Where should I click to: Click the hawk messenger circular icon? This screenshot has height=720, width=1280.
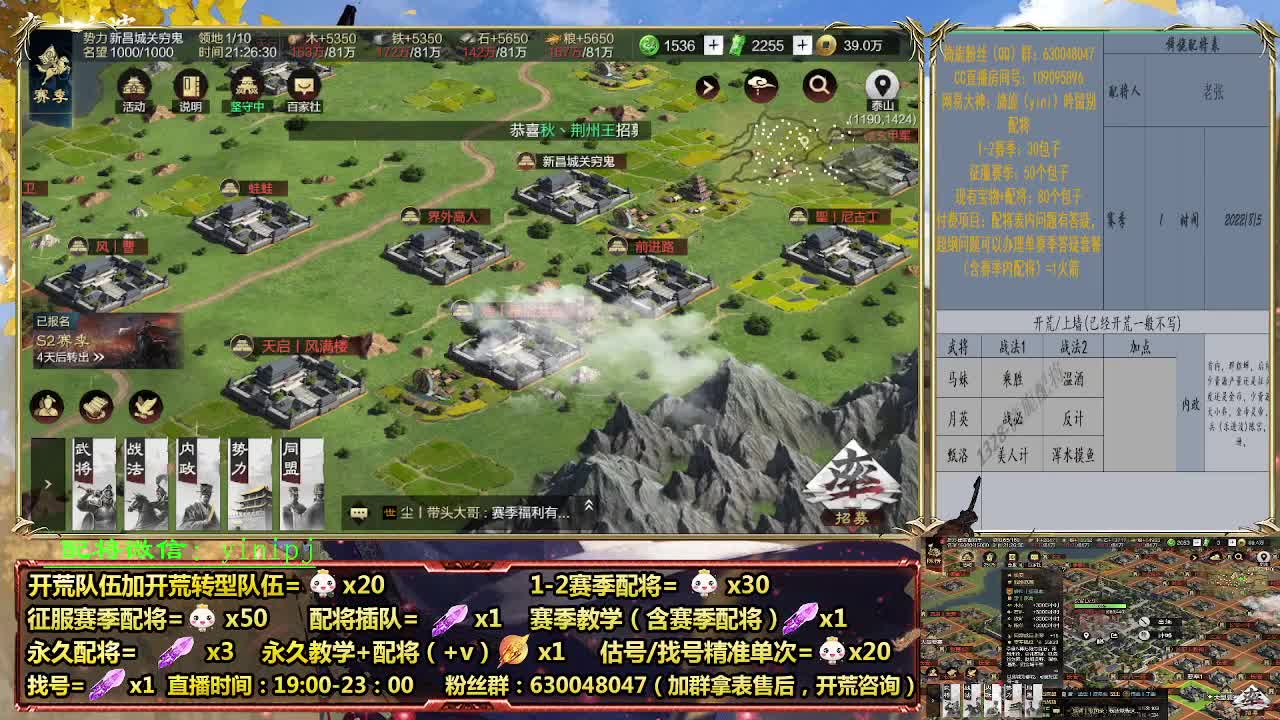click(x=142, y=405)
